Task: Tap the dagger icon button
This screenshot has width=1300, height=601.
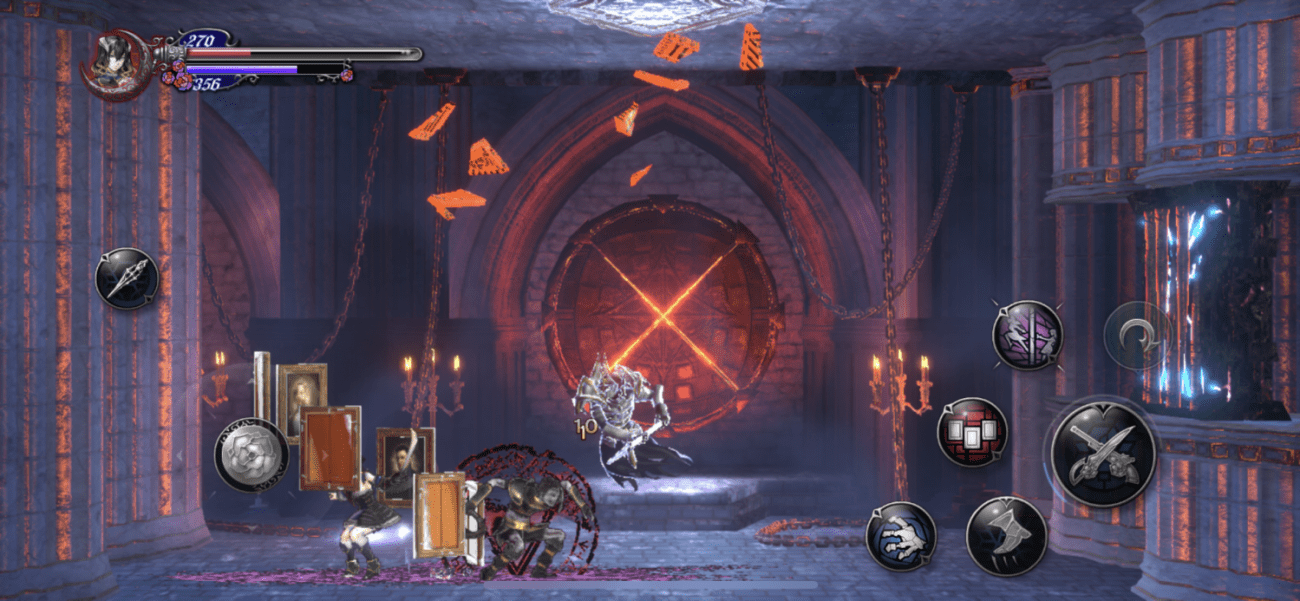Action: point(127,278)
